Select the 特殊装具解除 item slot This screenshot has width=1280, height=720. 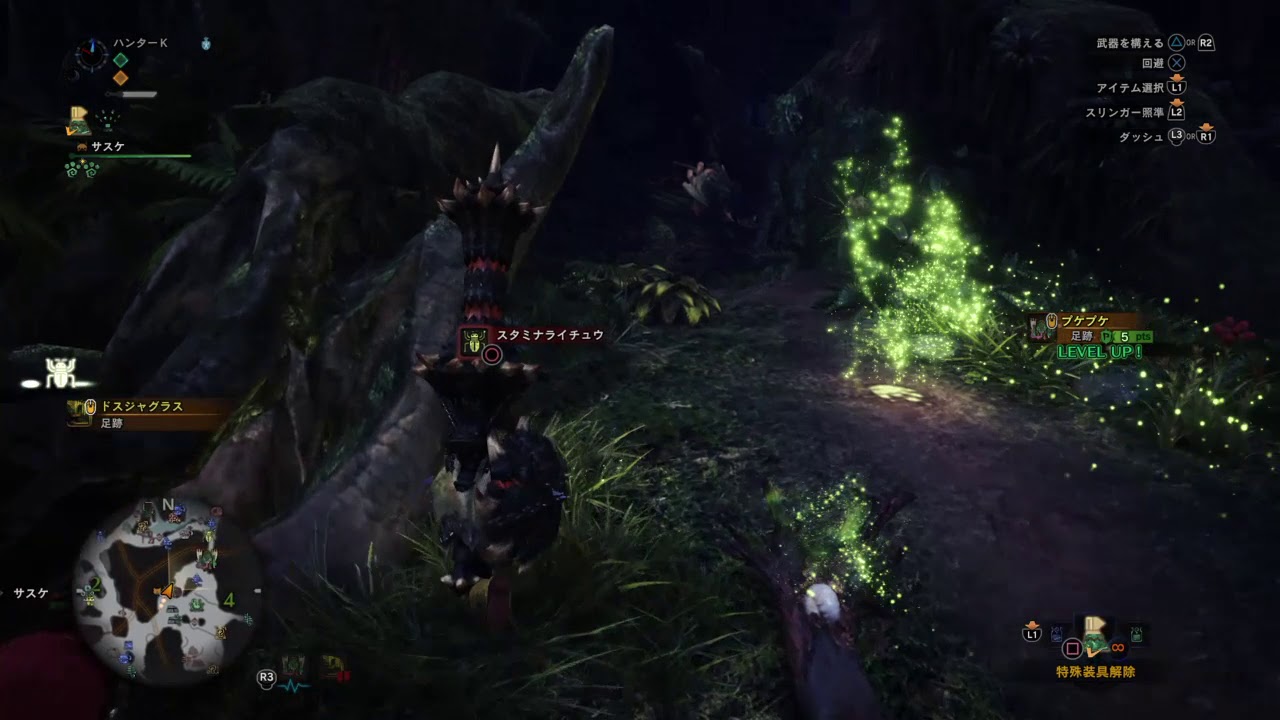[1094, 637]
